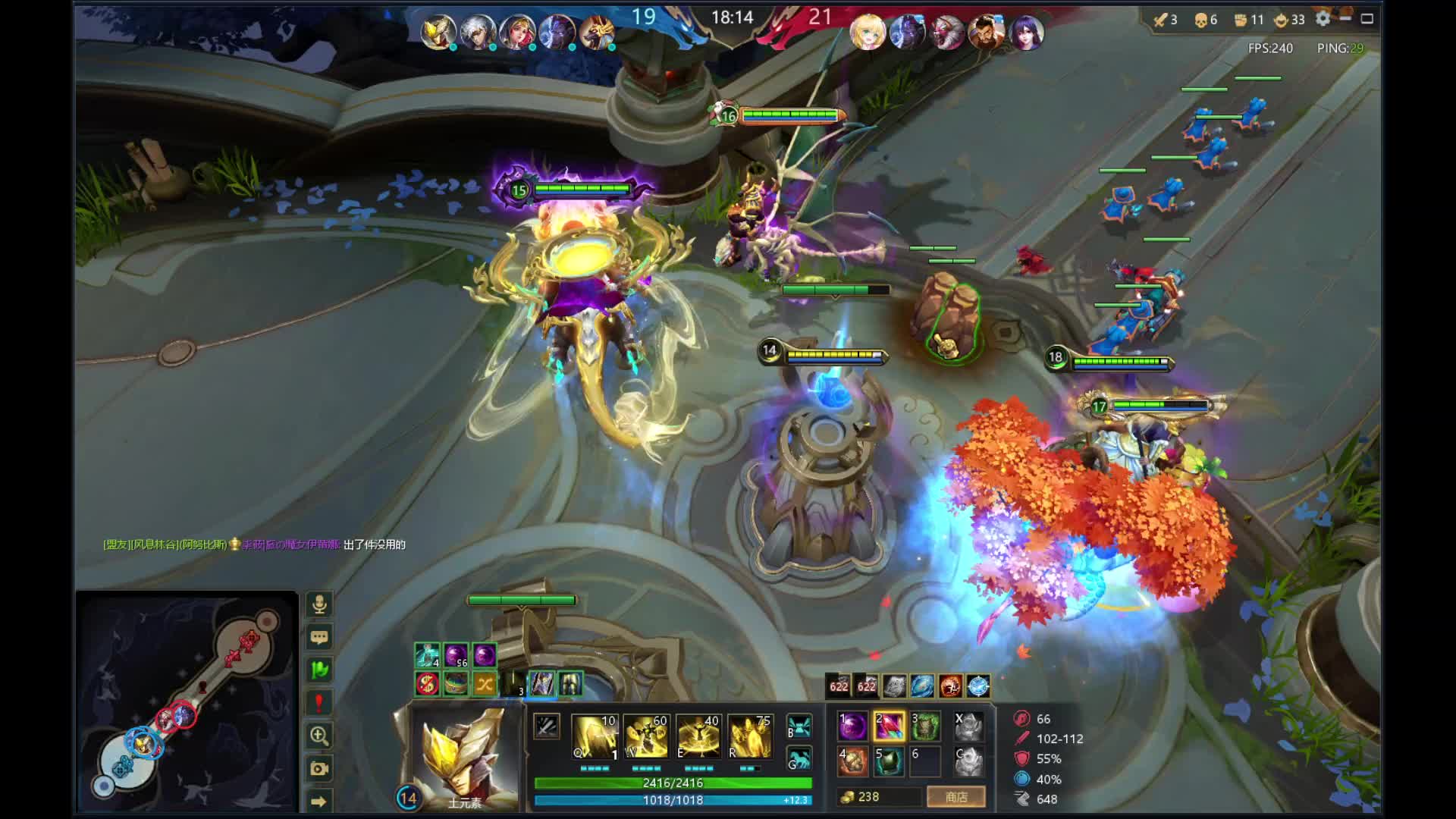Choose the teal helmet item in slot 5
The width and height of the screenshot is (1456, 819).
pyautogui.click(x=889, y=761)
